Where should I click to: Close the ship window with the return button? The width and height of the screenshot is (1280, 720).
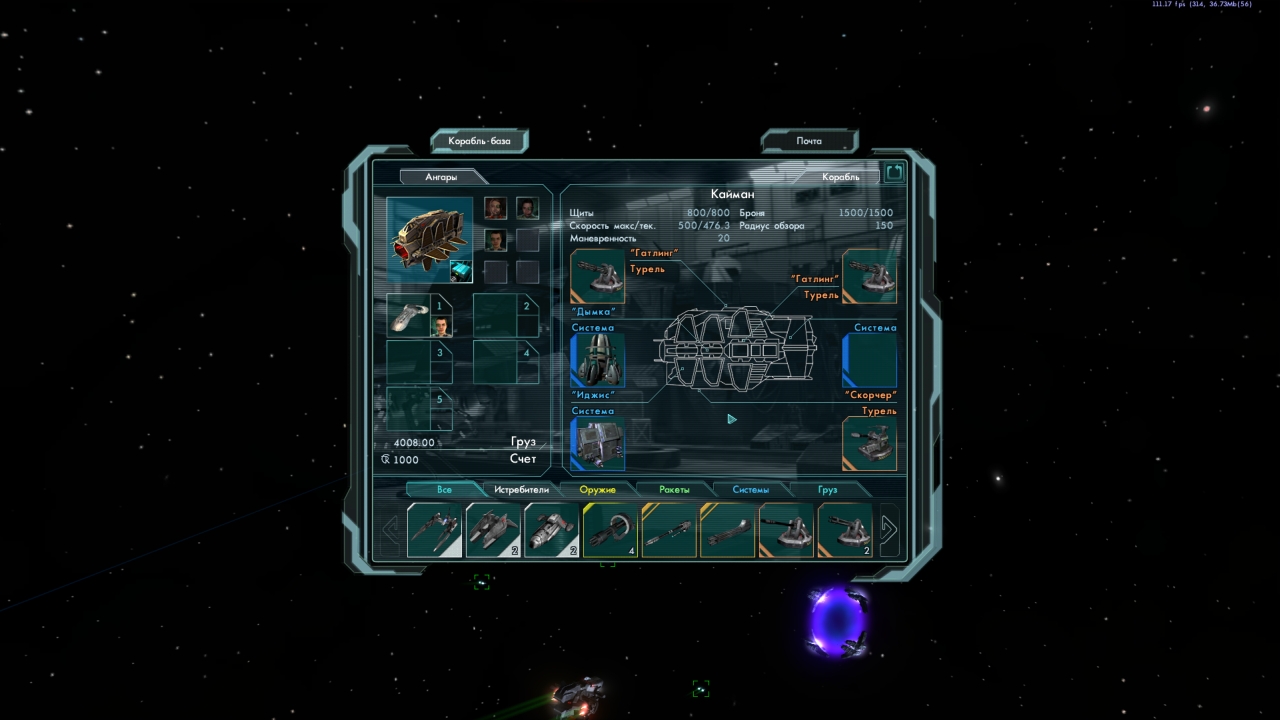pyautogui.click(x=894, y=173)
